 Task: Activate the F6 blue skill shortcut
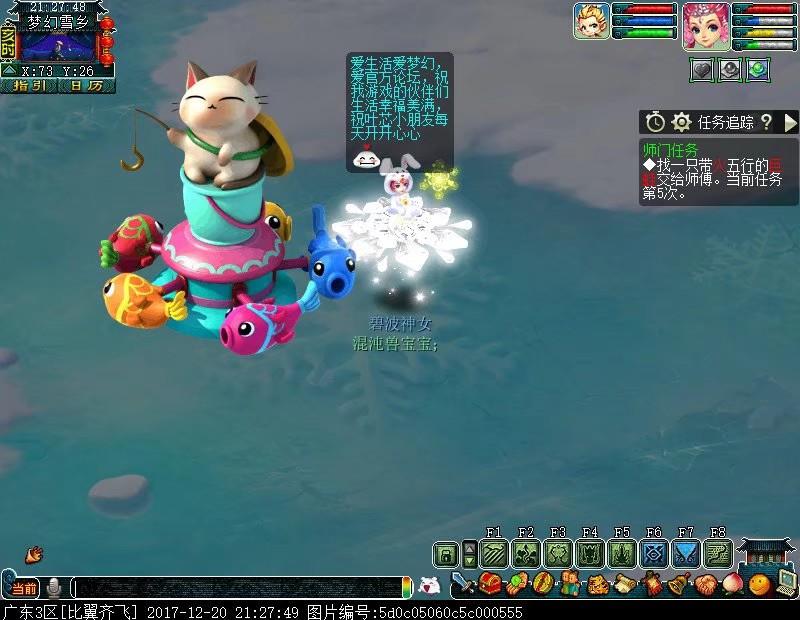click(653, 553)
